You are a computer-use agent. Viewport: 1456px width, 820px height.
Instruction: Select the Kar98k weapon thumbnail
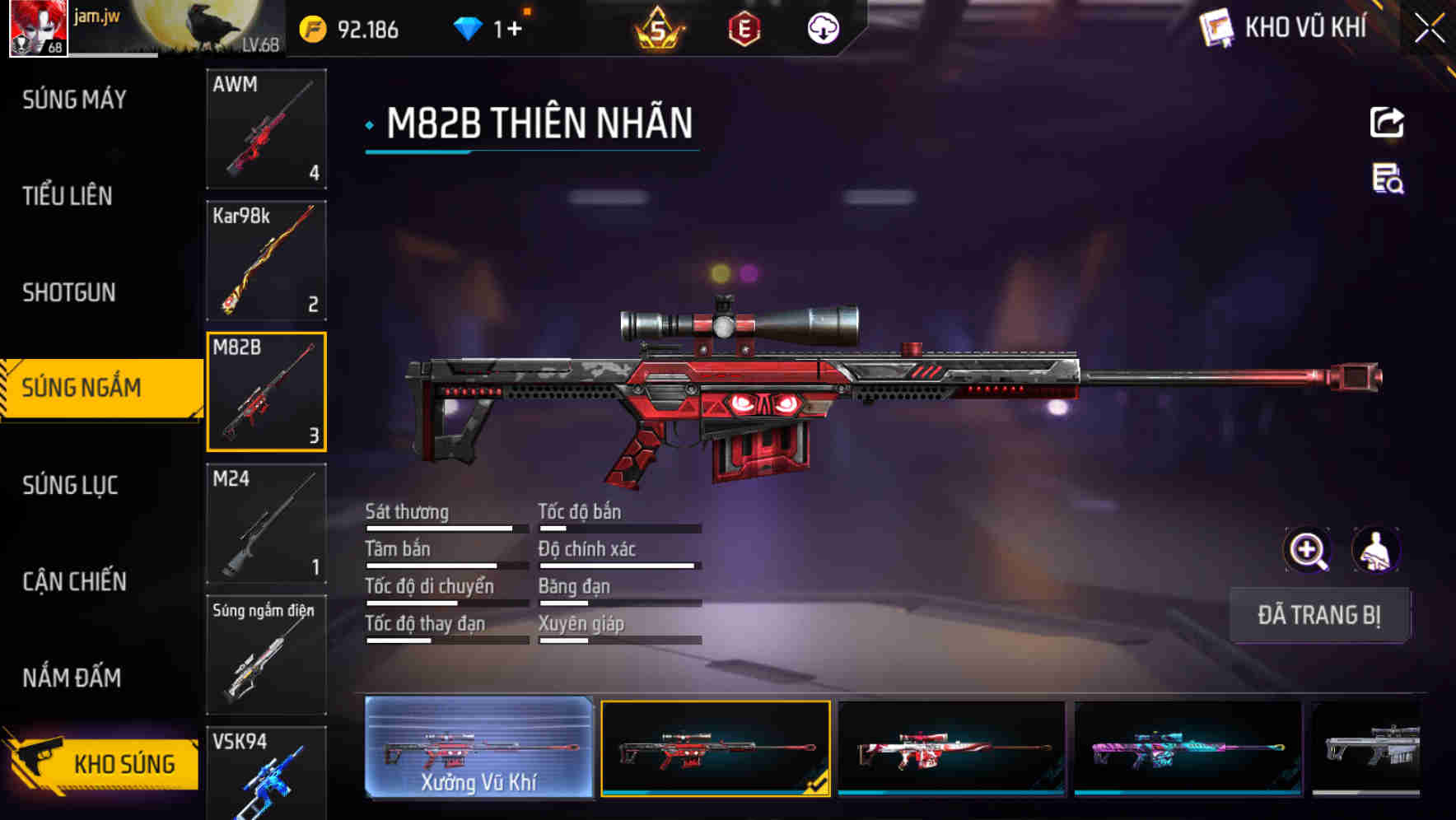click(265, 259)
